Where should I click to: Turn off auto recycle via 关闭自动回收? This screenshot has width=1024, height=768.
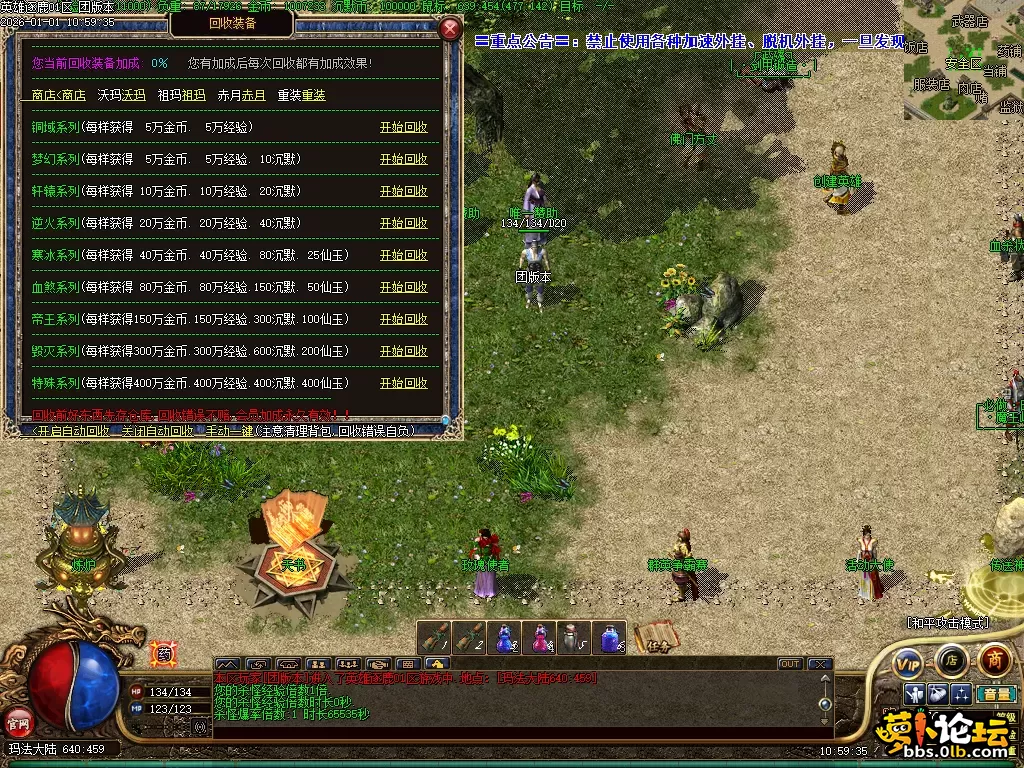156,431
